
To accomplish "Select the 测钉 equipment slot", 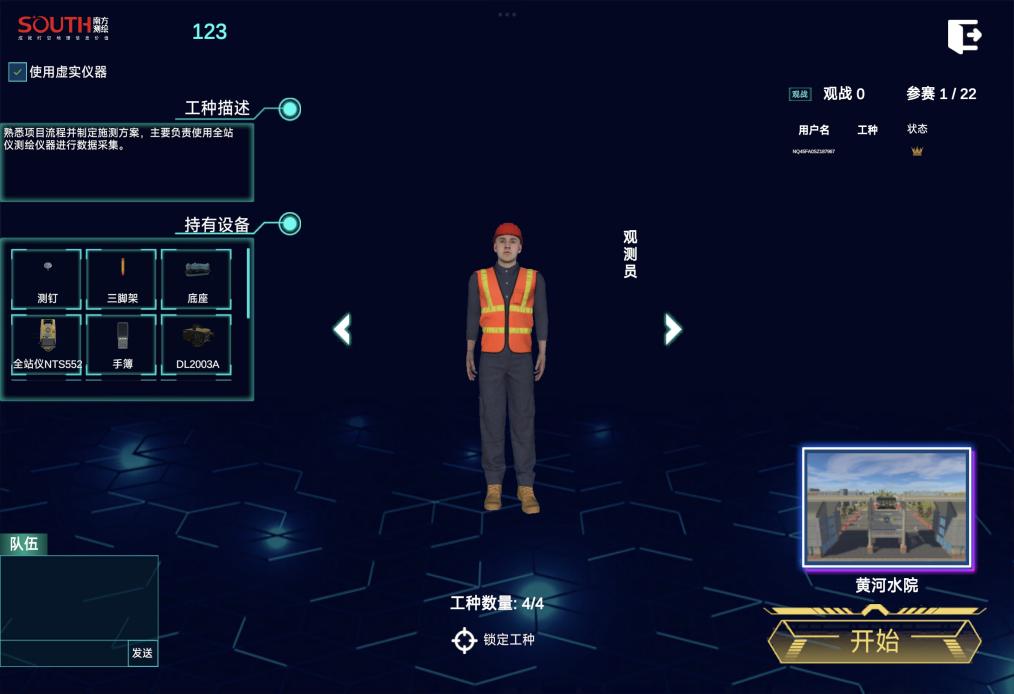I will coord(47,279).
